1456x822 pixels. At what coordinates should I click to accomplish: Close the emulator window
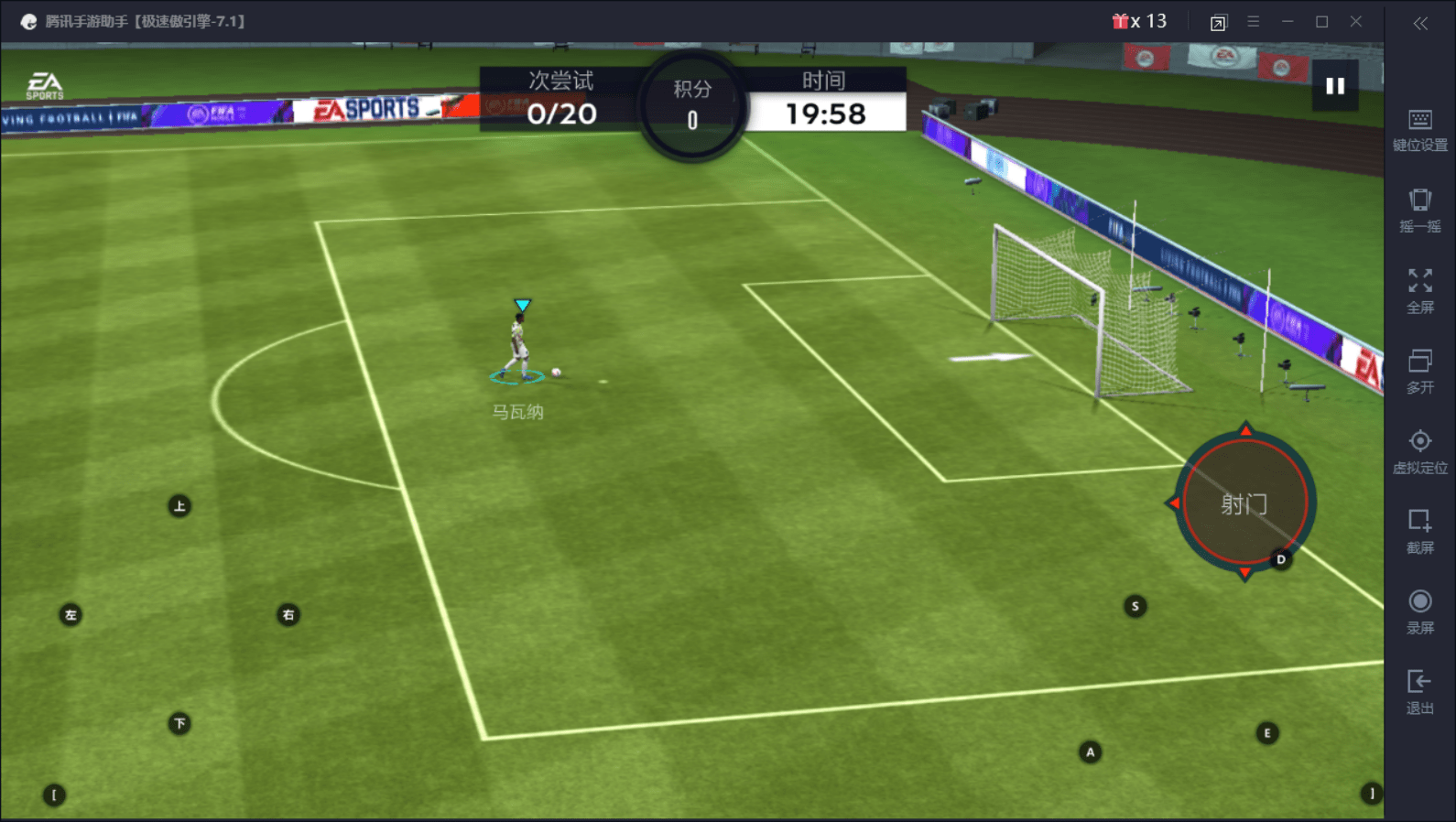tap(1356, 21)
